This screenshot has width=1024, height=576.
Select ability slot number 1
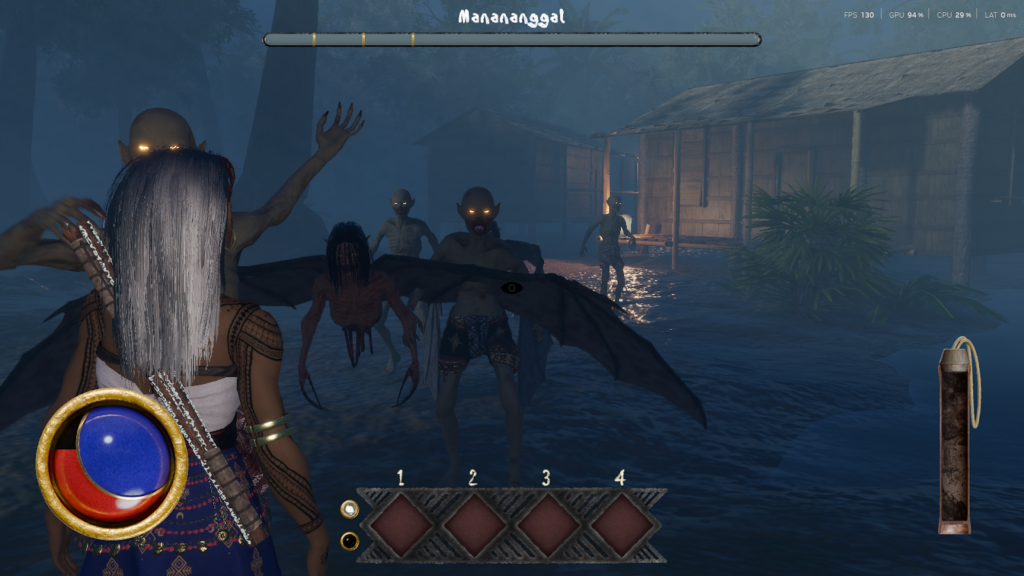(401, 525)
